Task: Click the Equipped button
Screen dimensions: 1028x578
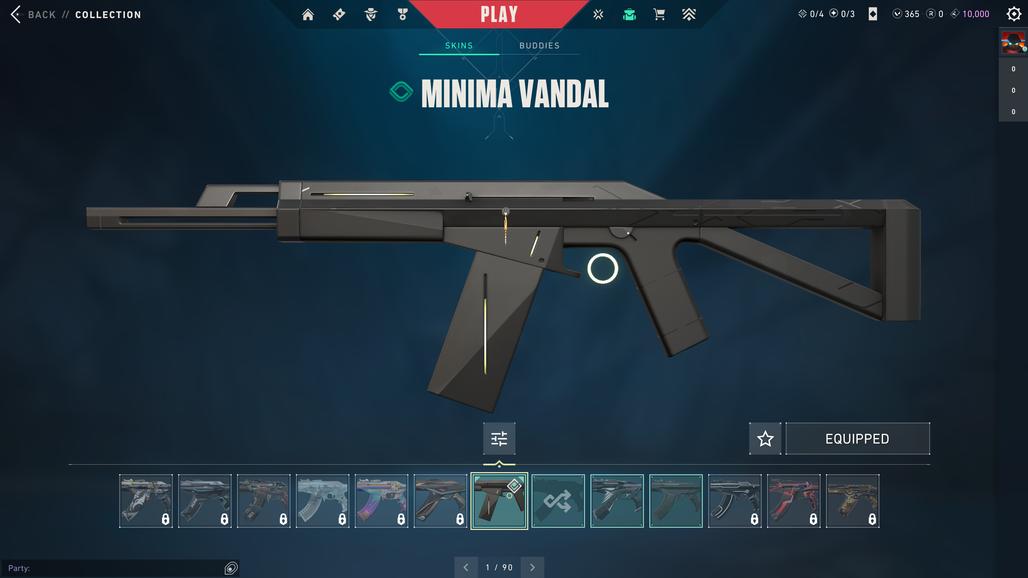Action: 857,439
